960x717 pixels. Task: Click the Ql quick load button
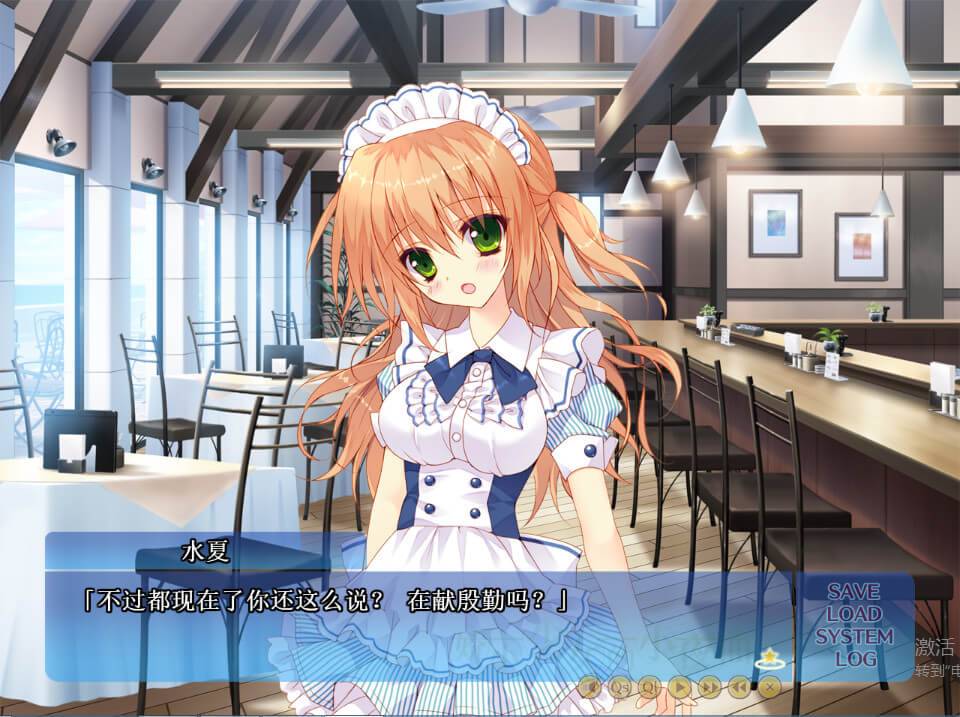tap(650, 686)
